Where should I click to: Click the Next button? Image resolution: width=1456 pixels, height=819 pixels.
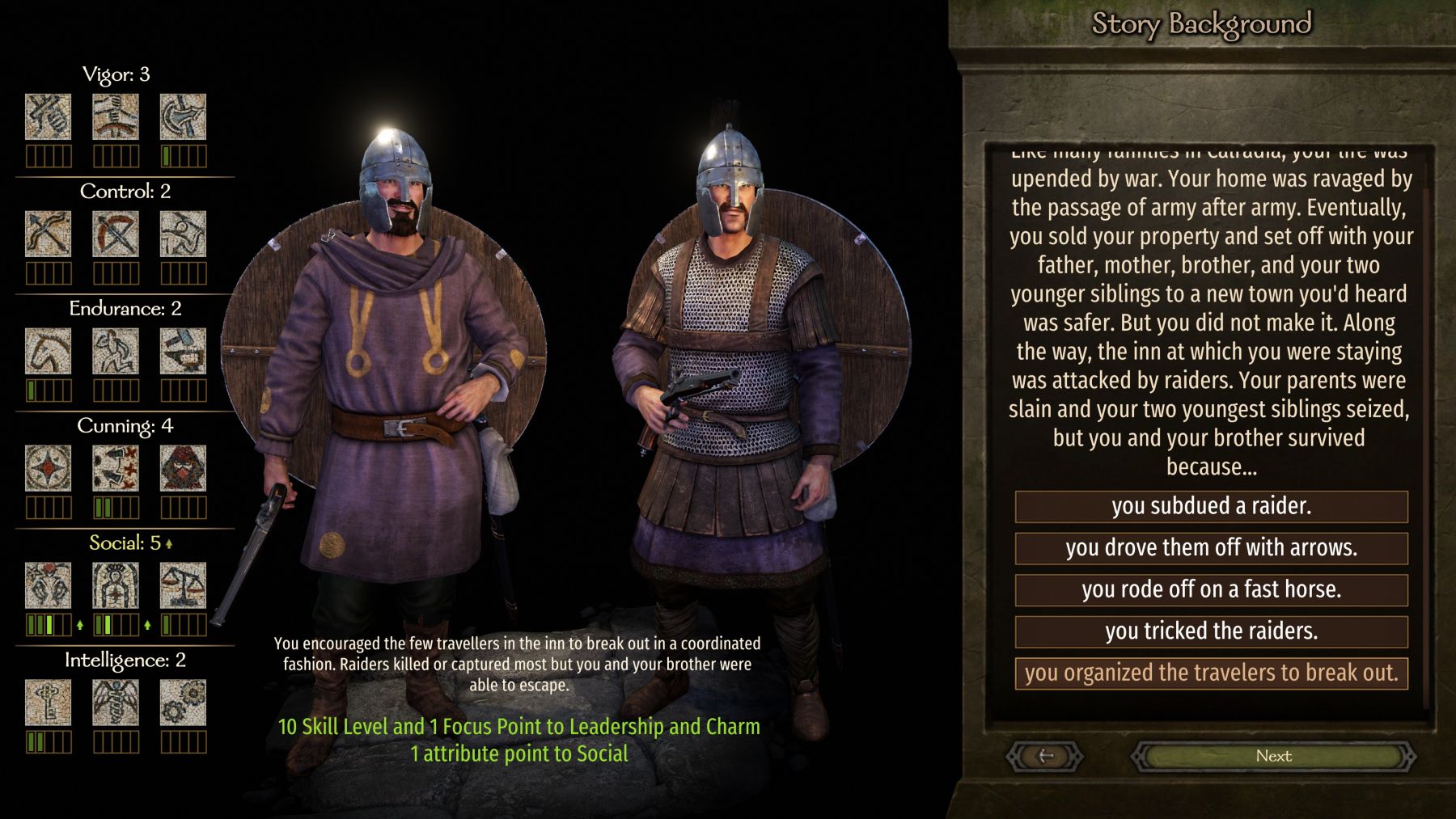(x=1273, y=756)
